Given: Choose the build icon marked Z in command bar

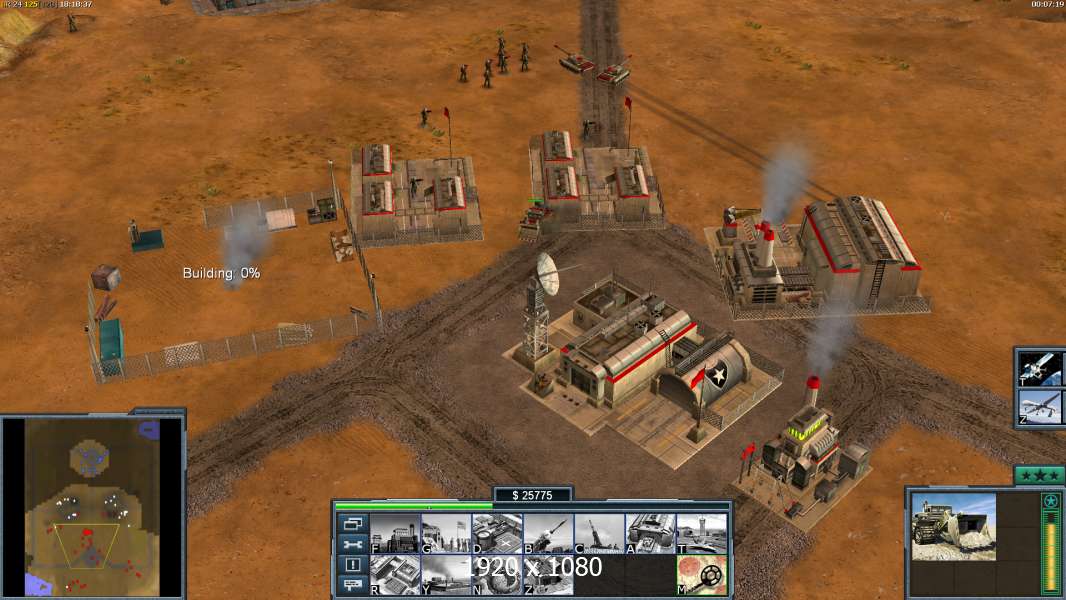Looking at the screenshot, I should 548,575.
